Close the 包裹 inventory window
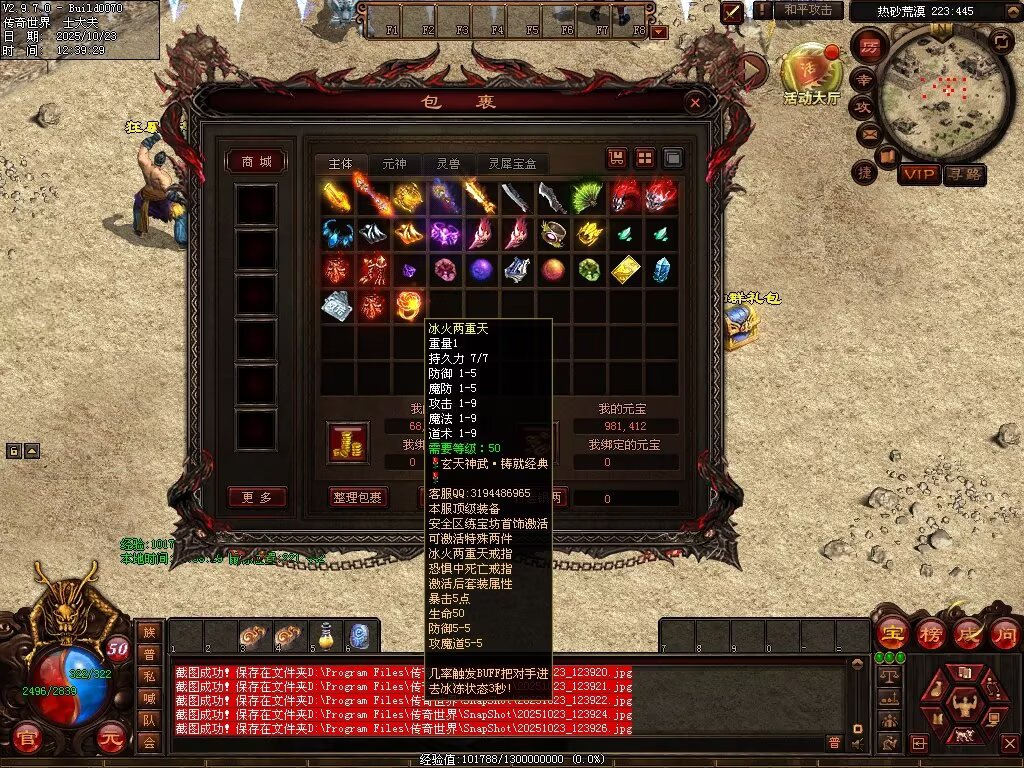Image resolution: width=1024 pixels, height=768 pixels. pos(695,102)
